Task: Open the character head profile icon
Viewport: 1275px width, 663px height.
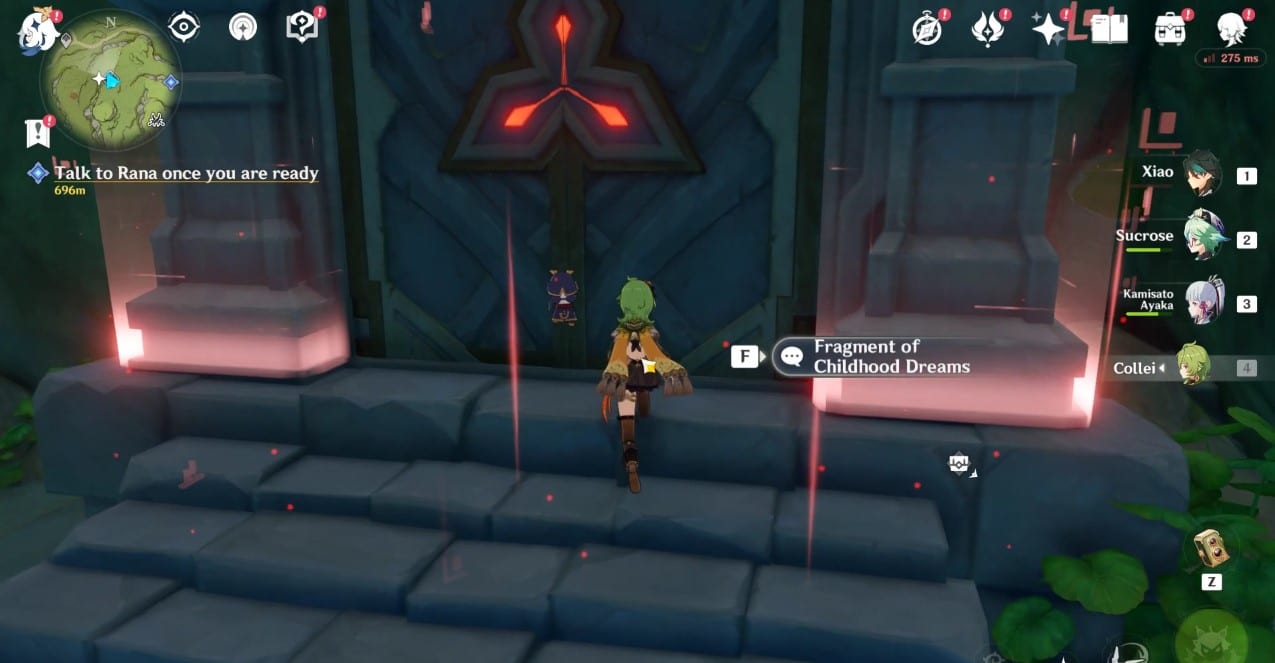Action: pos(1230,29)
